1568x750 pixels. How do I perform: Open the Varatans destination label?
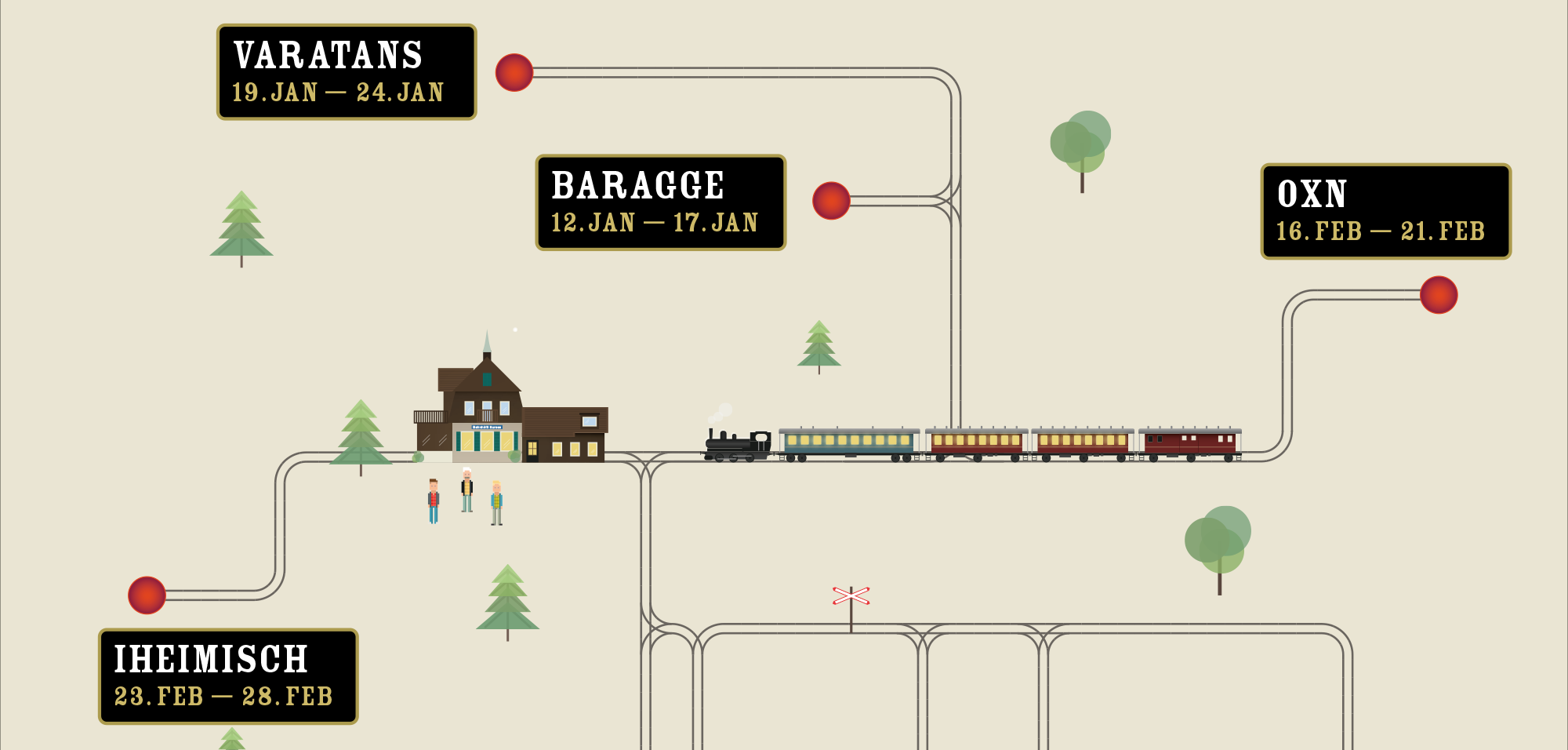tap(346, 72)
